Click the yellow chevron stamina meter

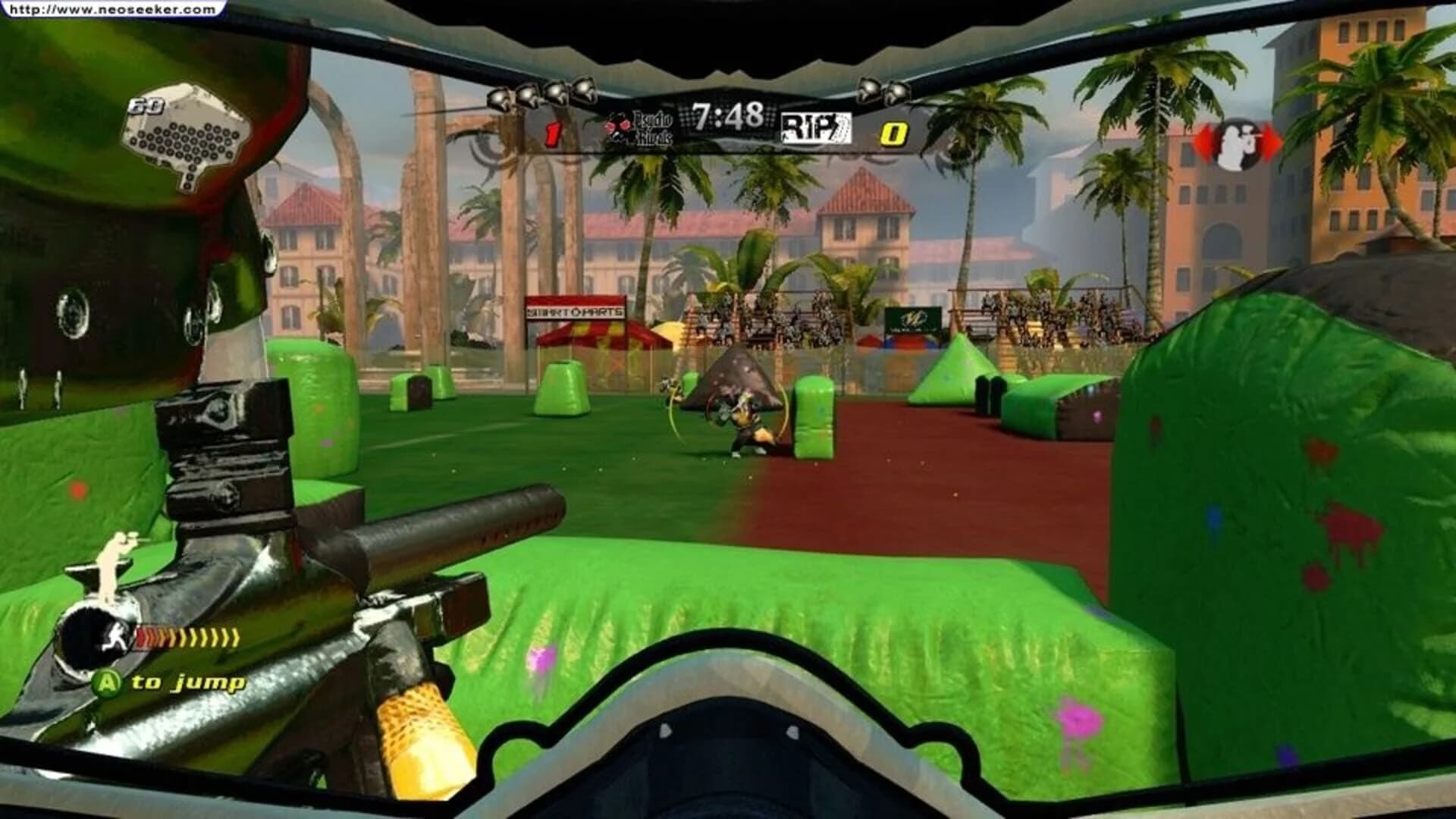coord(190,637)
